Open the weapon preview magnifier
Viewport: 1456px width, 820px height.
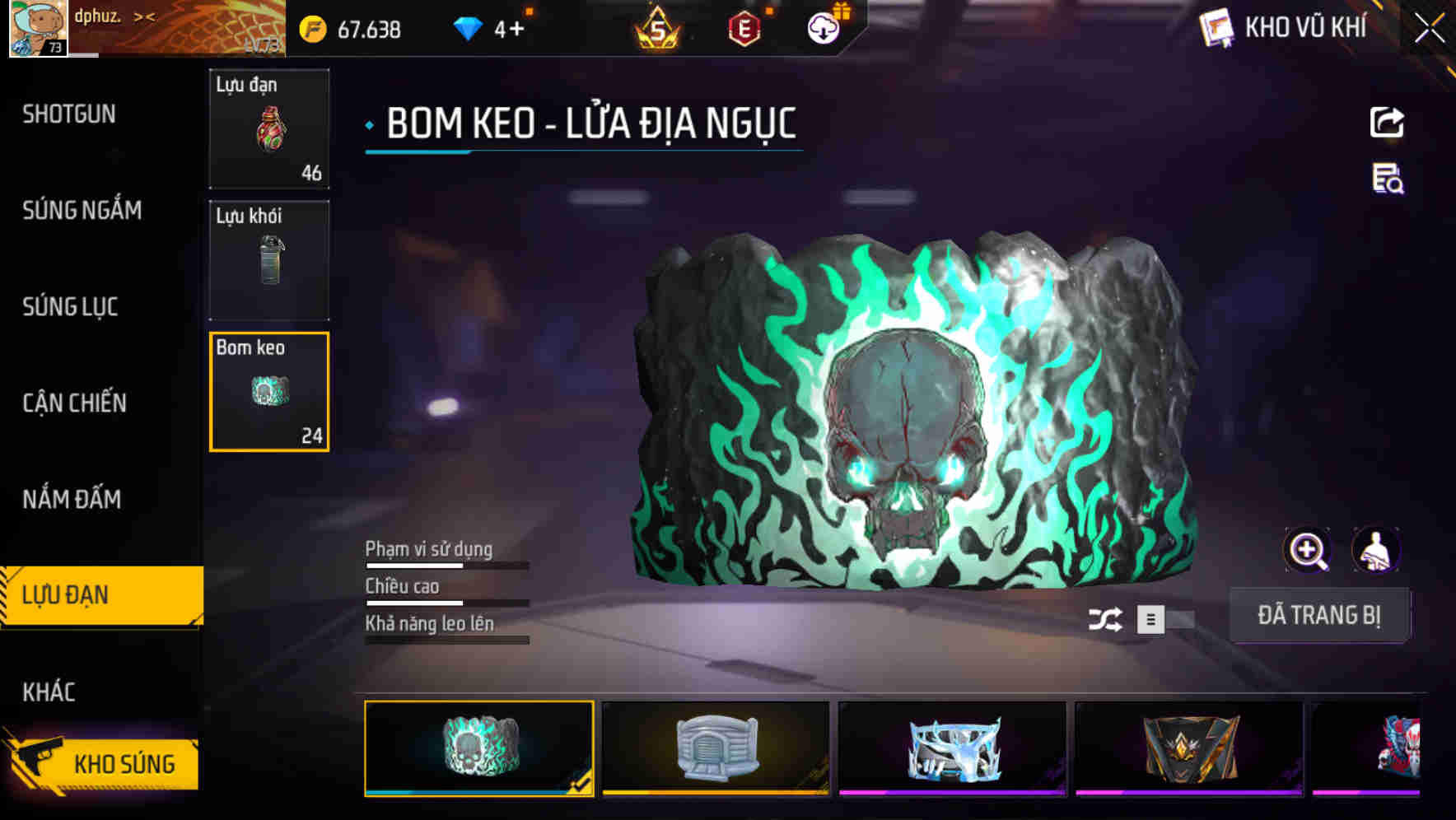[1306, 549]
